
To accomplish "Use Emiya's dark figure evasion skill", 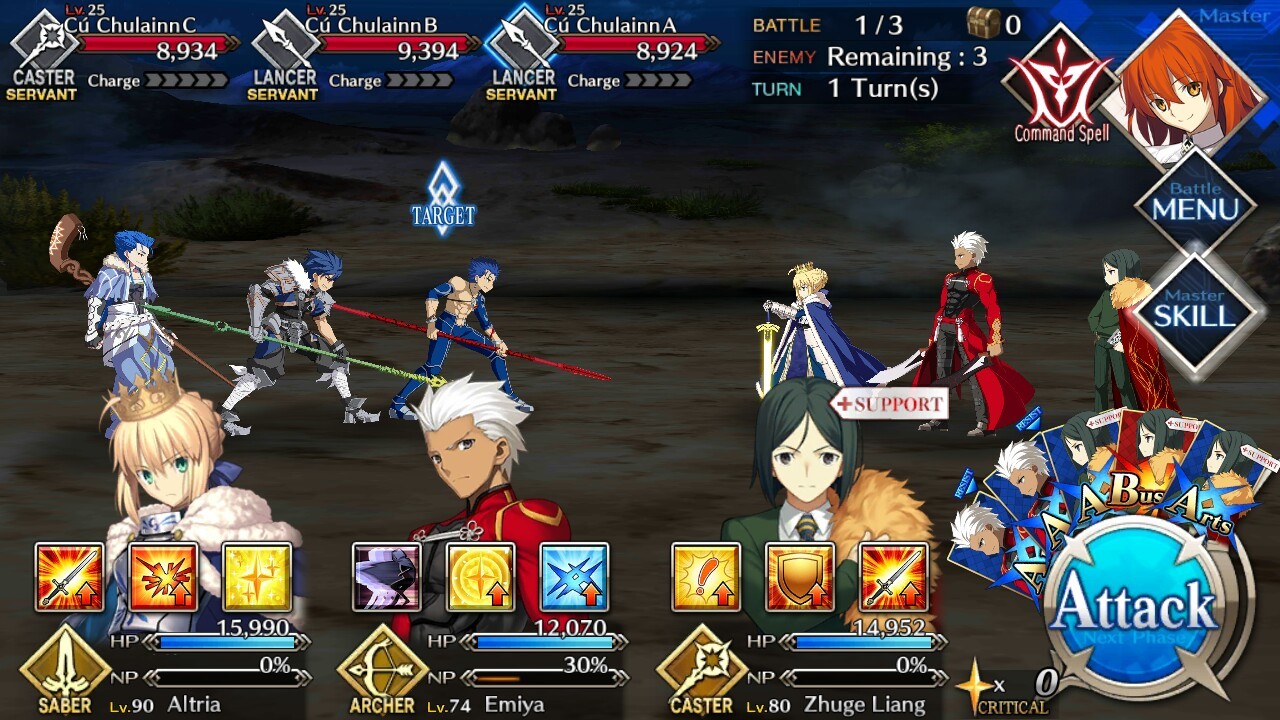I will [387, 577].
